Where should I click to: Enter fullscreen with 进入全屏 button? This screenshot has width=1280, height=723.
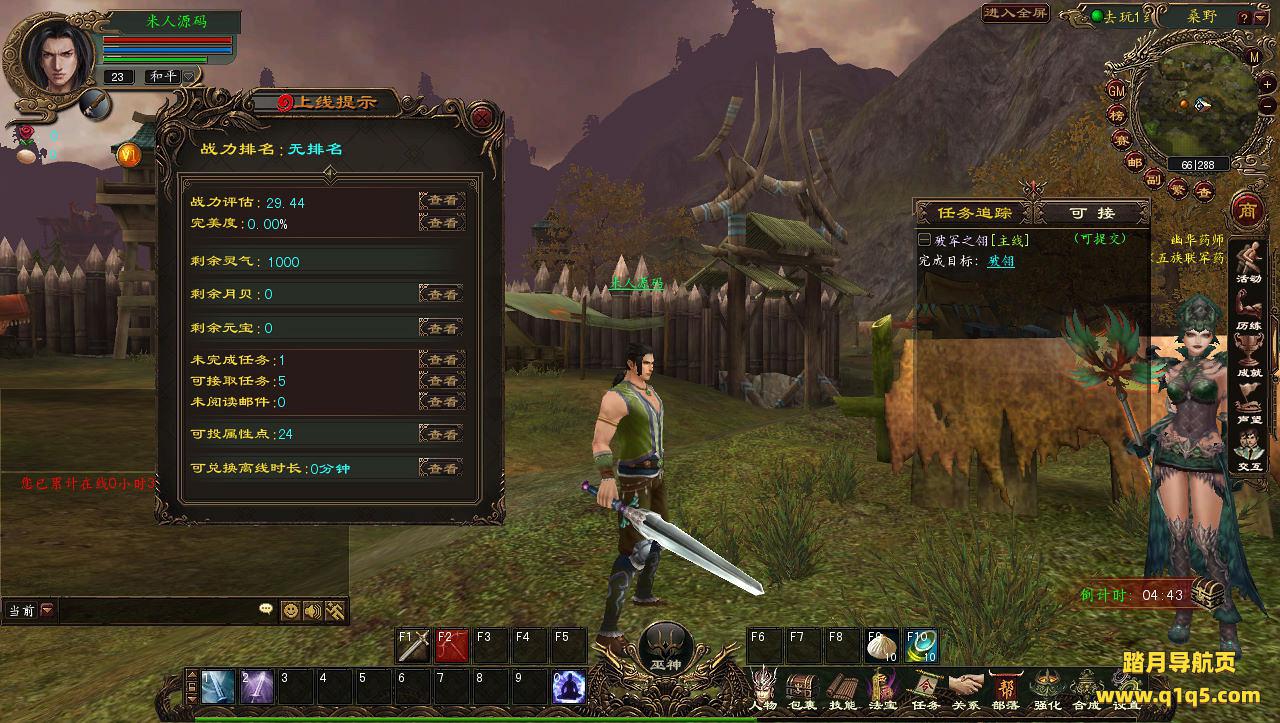[1015, 13]
